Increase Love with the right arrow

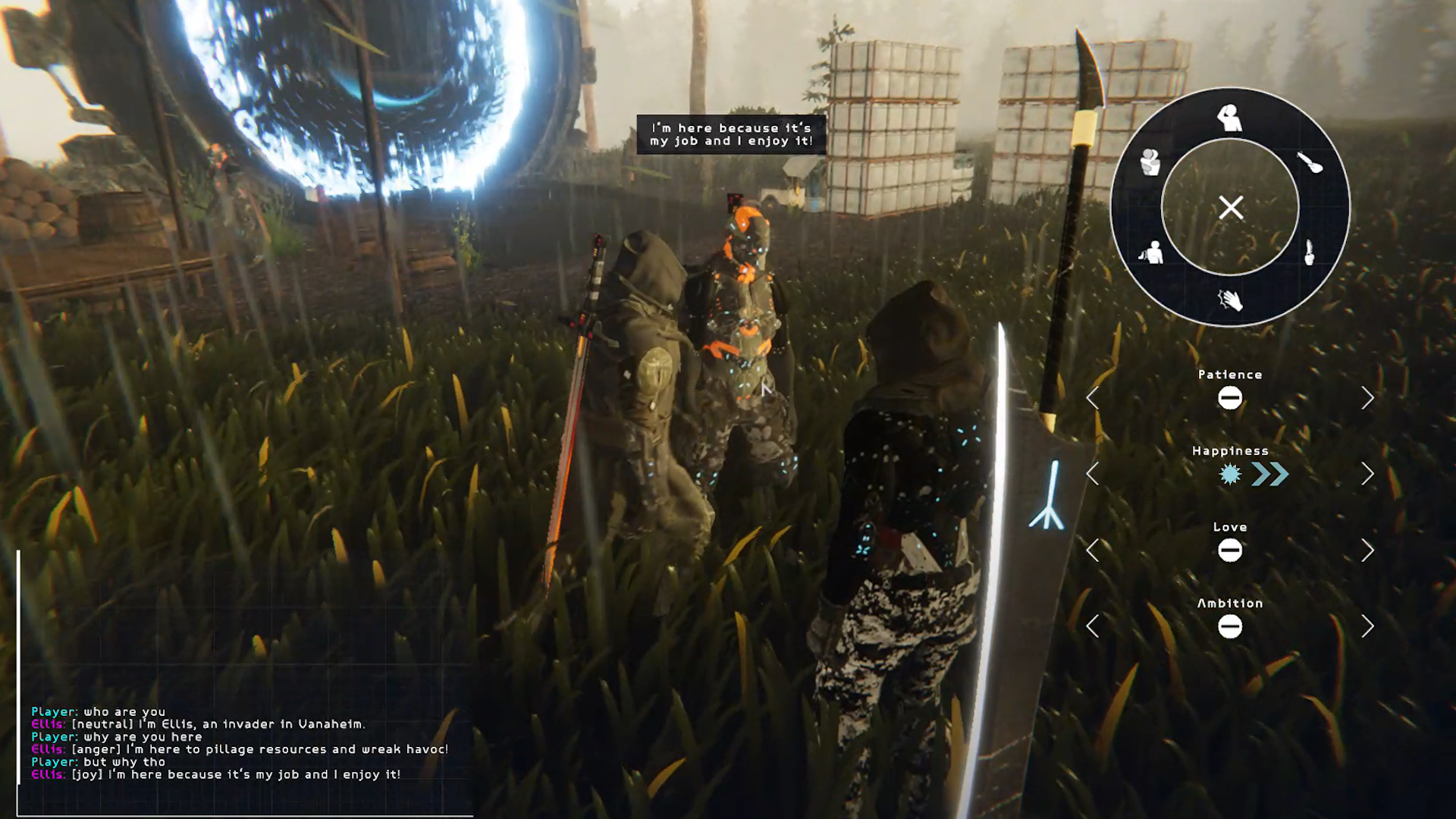click(1367, 551)
